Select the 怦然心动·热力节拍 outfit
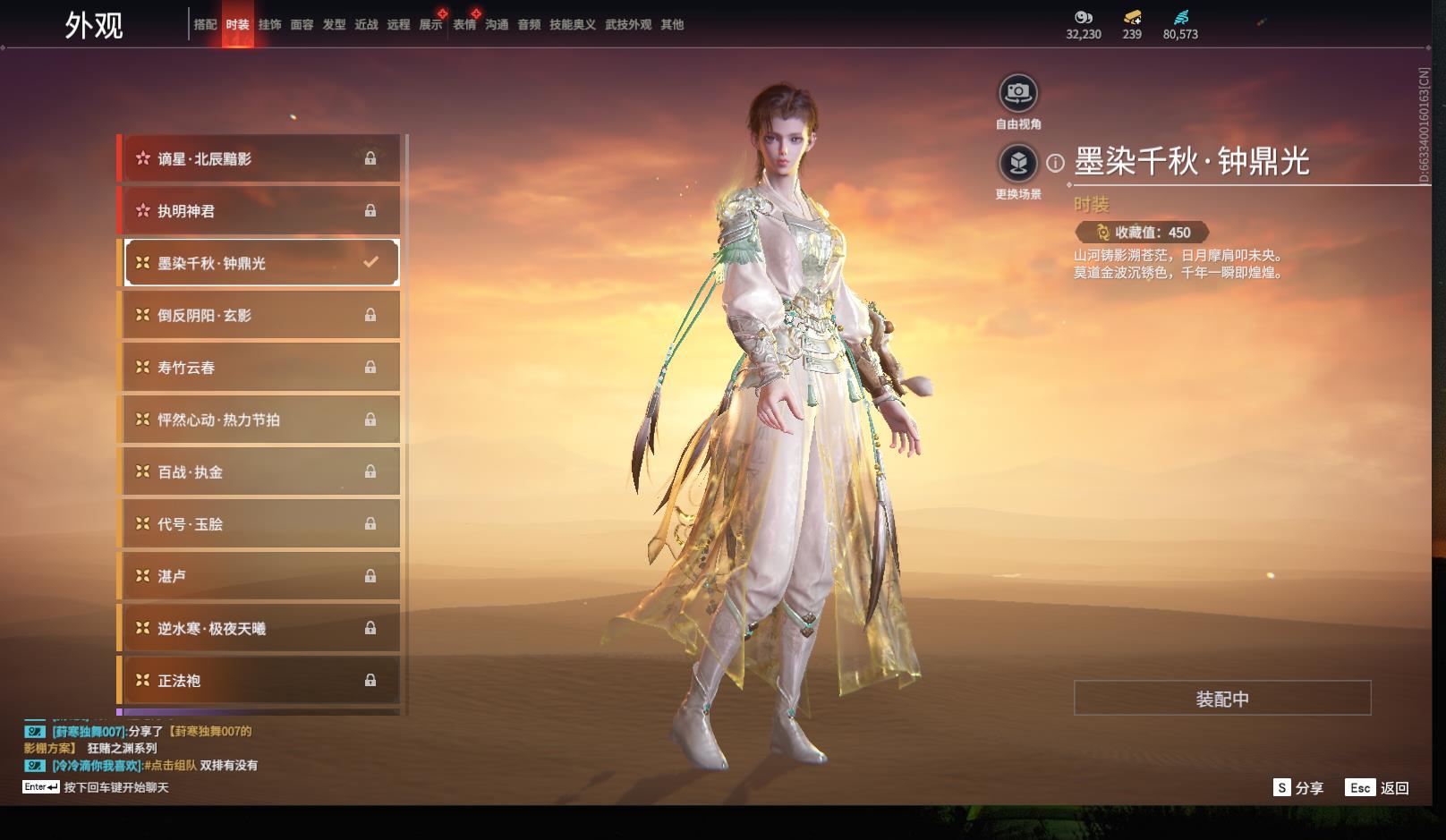The height and width of the screenshot is (840, 1446). point(259,420)
